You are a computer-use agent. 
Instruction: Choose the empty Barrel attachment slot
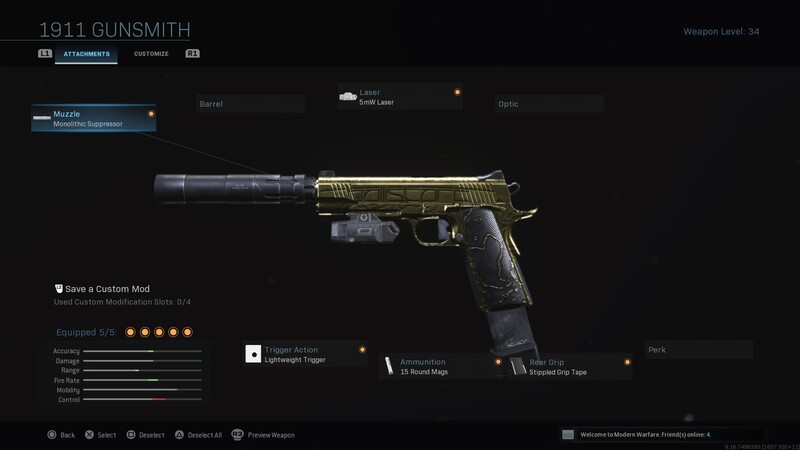point(249,103)
